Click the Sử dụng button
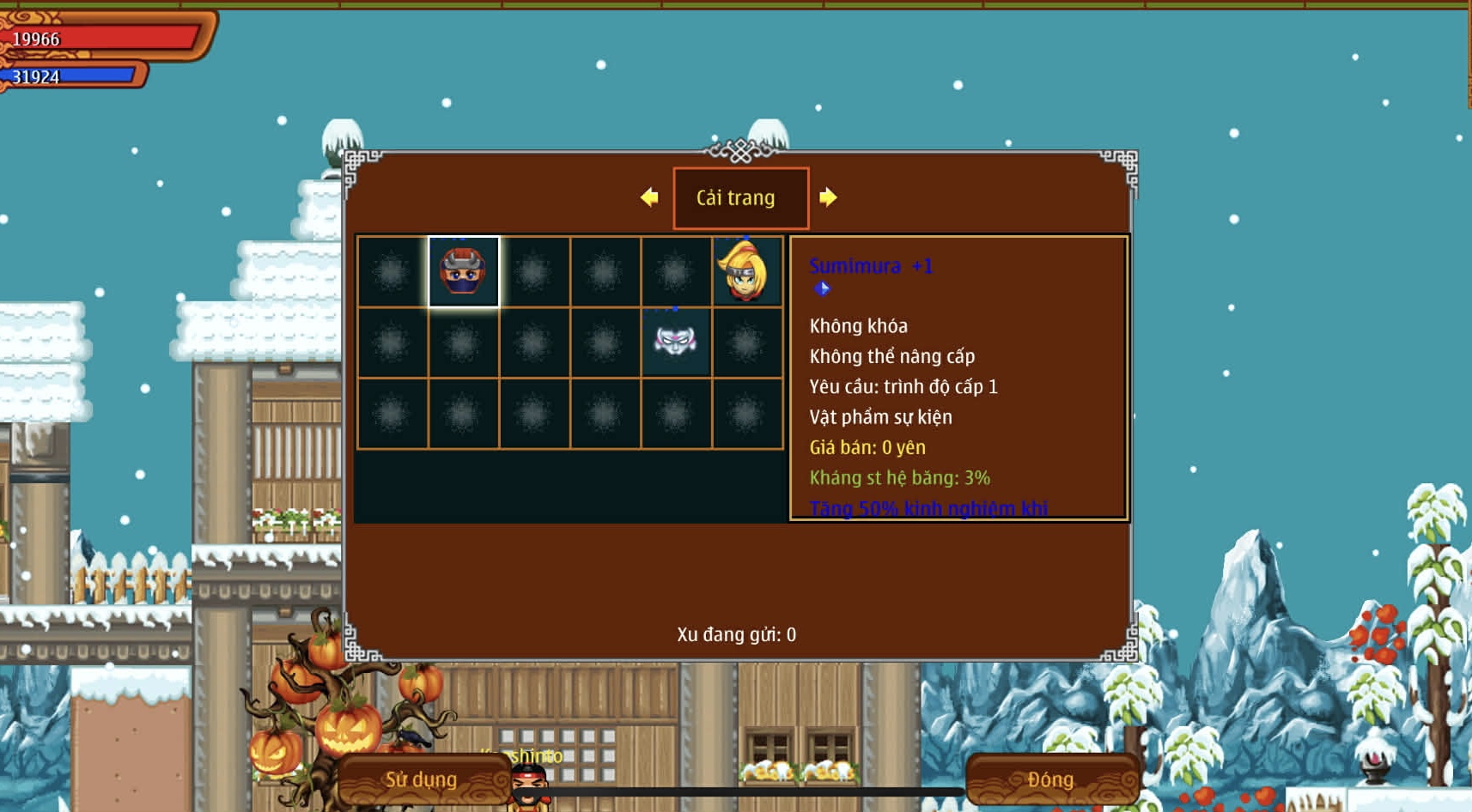The image size is (1472, 812). point(422,779)
